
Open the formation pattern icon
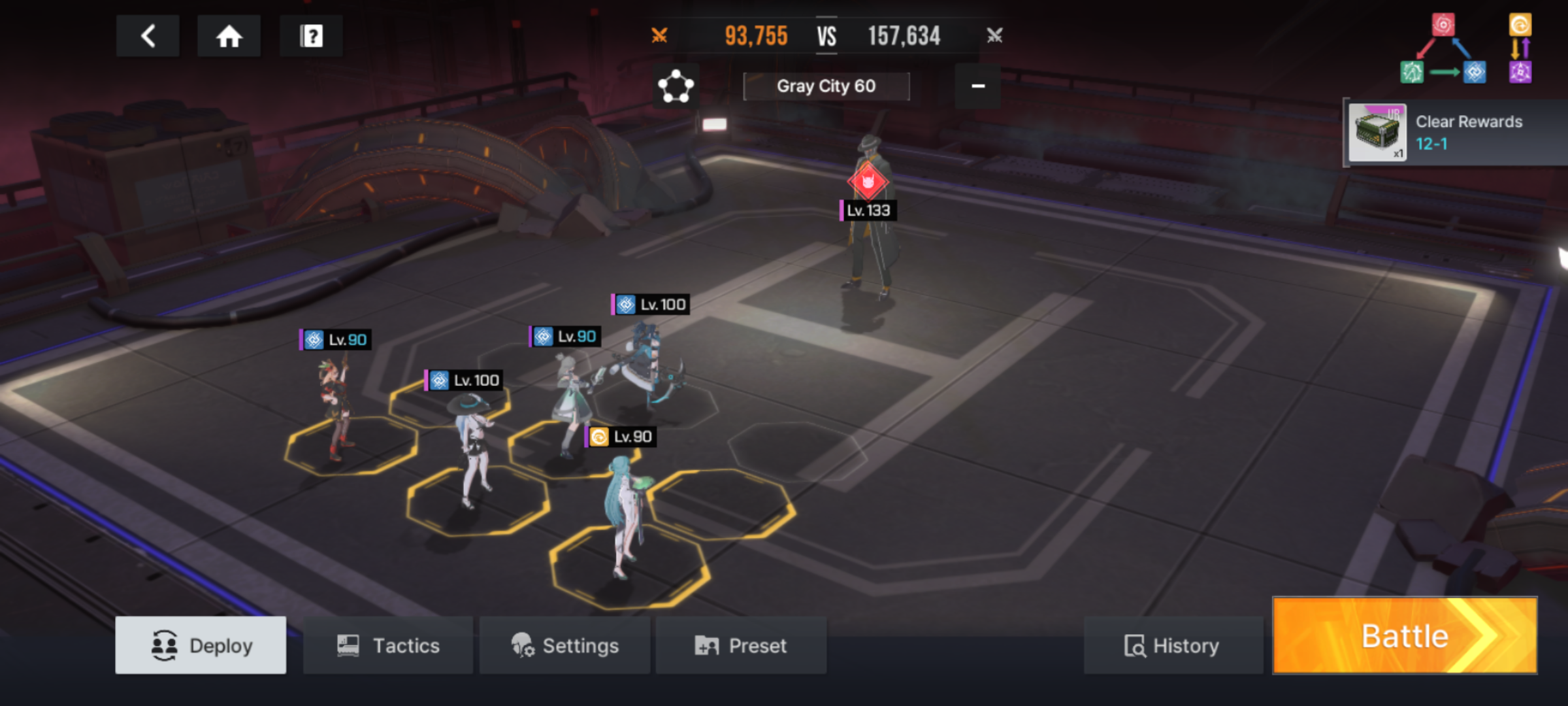point(676,86)
